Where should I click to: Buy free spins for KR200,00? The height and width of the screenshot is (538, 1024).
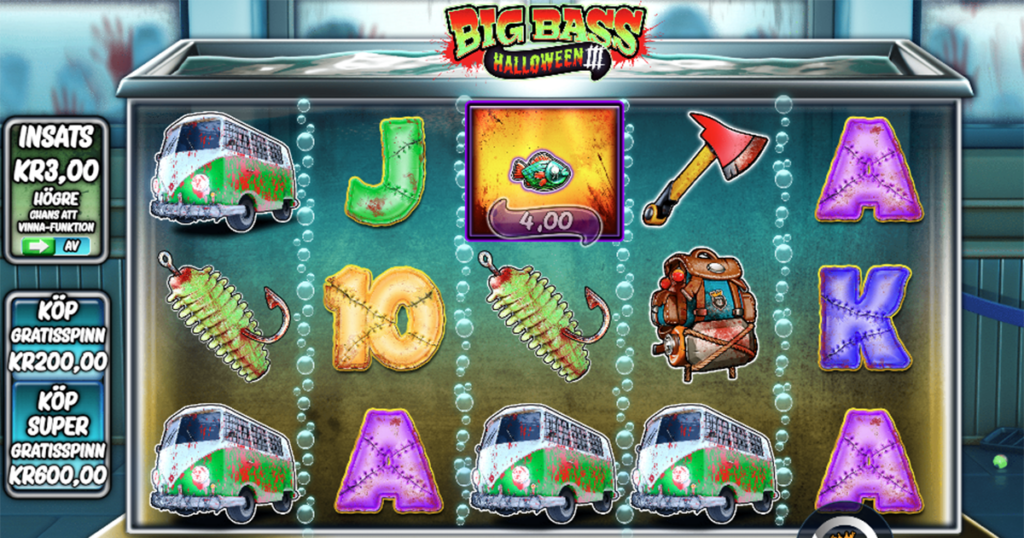[55, 334]
